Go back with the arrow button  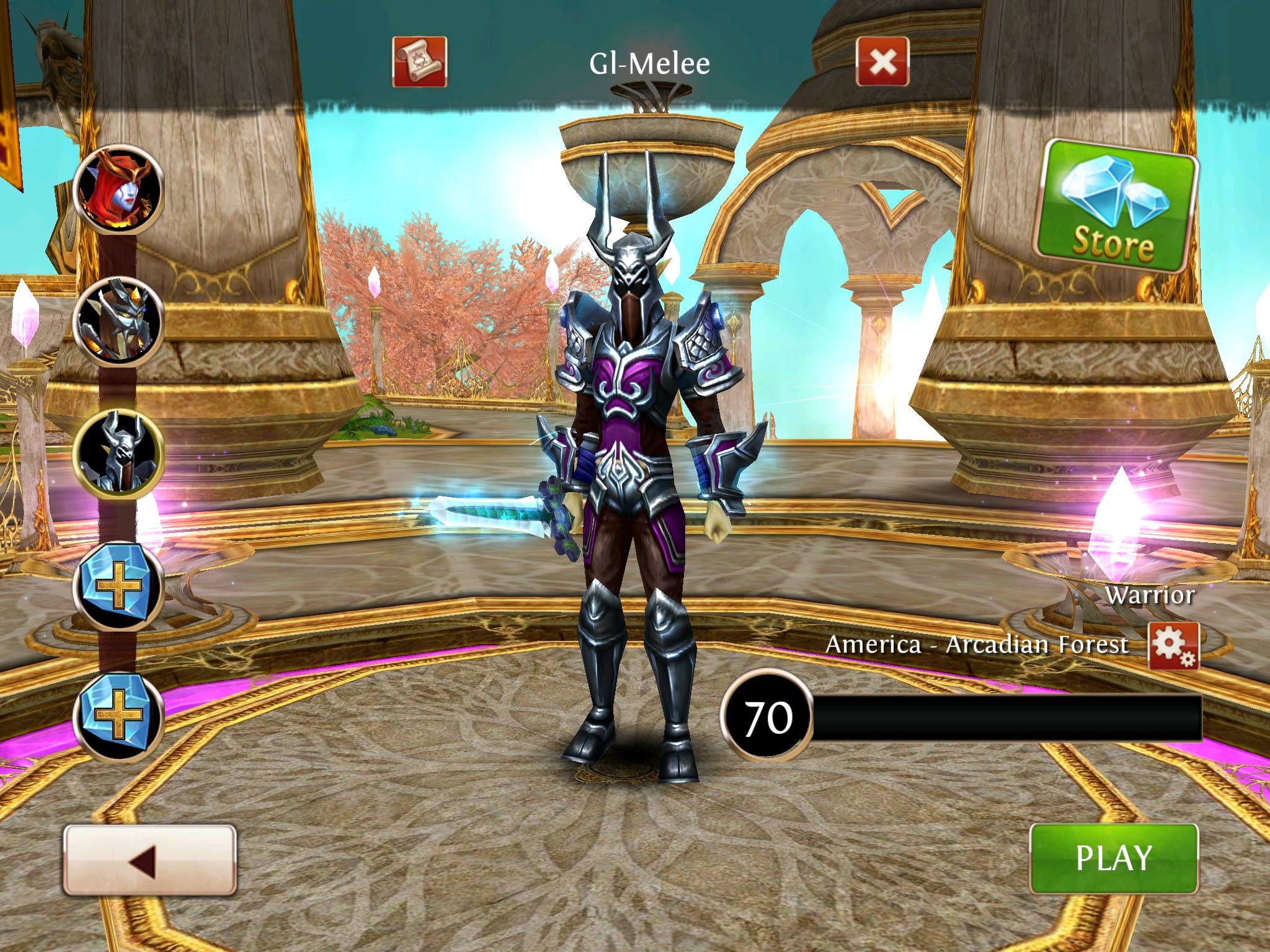click(149, 859)
